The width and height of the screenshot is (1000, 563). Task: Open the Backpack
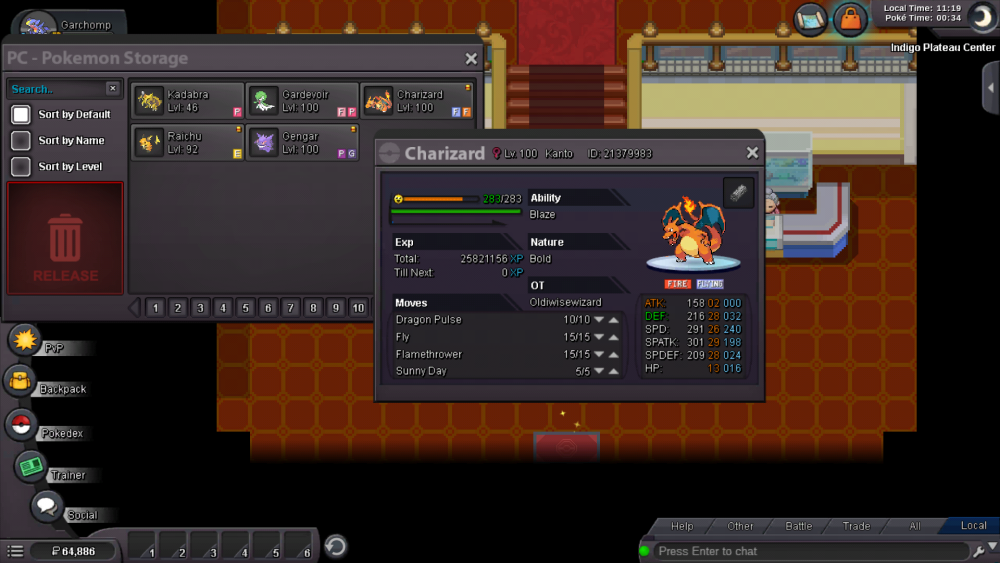[x=20, y=382]
